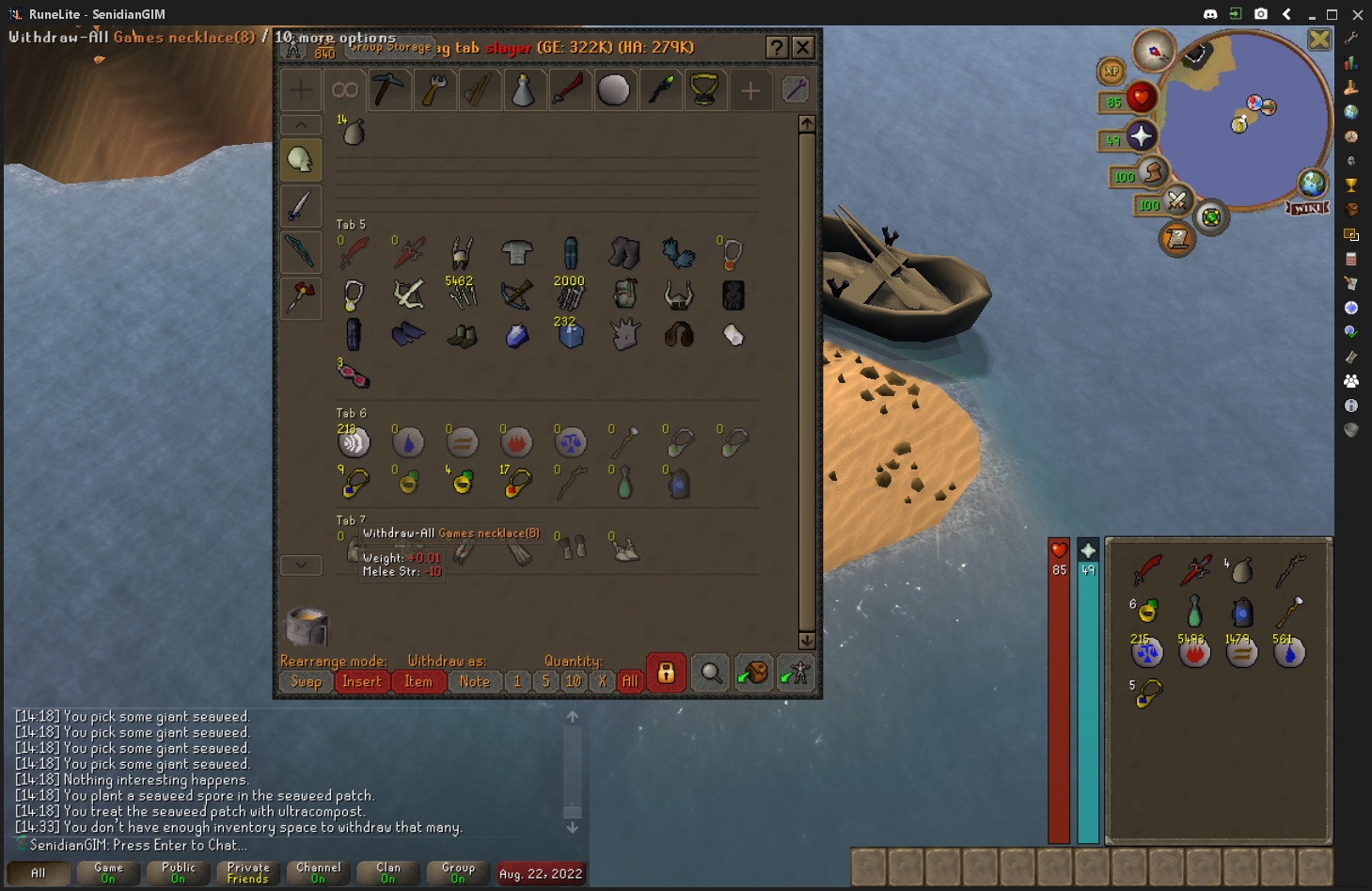Toggle the red deposit lock icon
The height and width of the screenshot is (891, 1372).
coord(666,673)
